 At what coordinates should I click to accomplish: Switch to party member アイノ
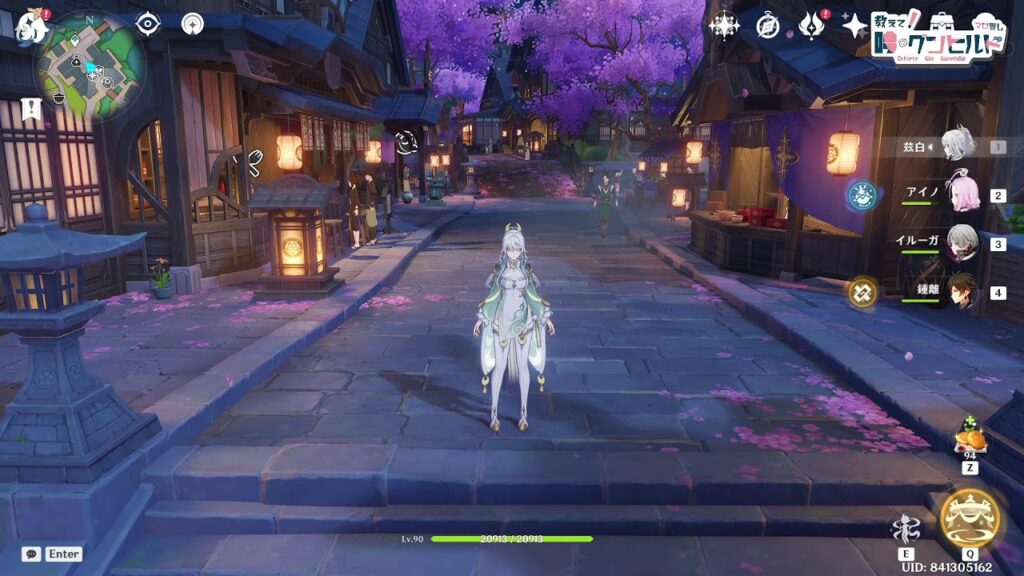[961, 195]
